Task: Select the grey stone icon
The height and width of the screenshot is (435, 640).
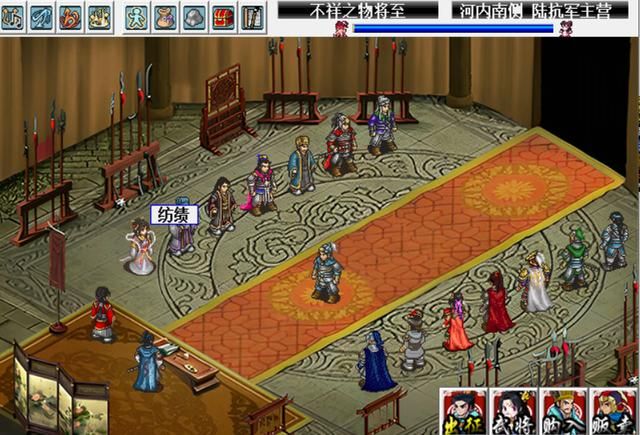Action: point(195,16)
